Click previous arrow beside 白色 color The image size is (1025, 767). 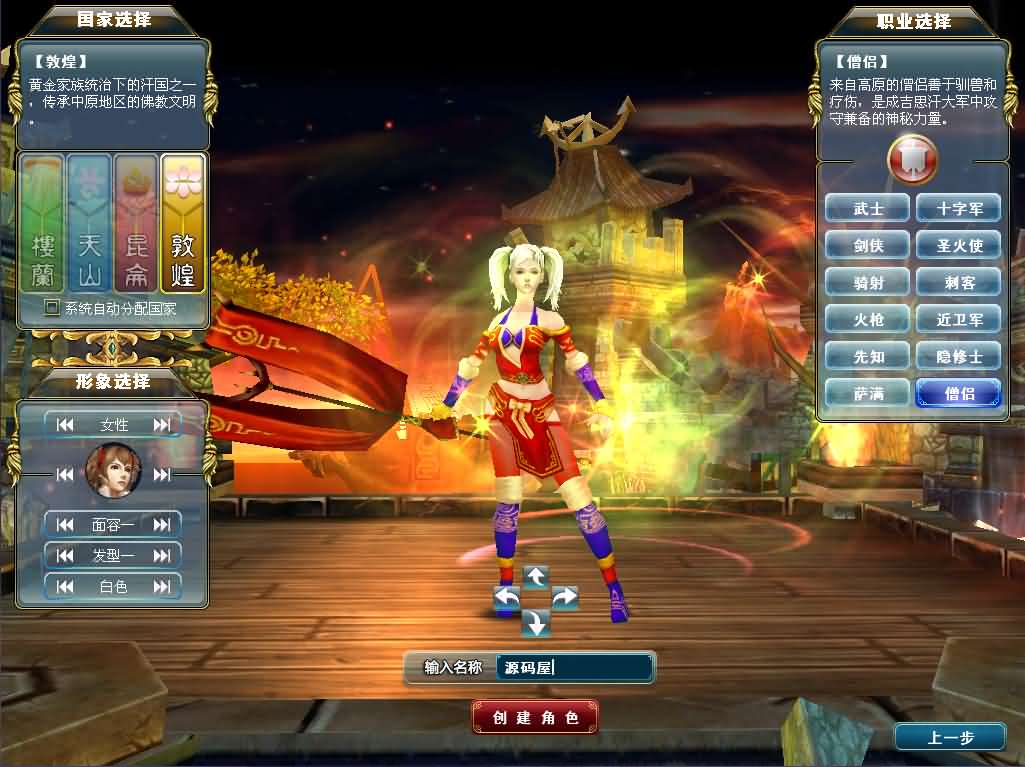click(66, 587)
